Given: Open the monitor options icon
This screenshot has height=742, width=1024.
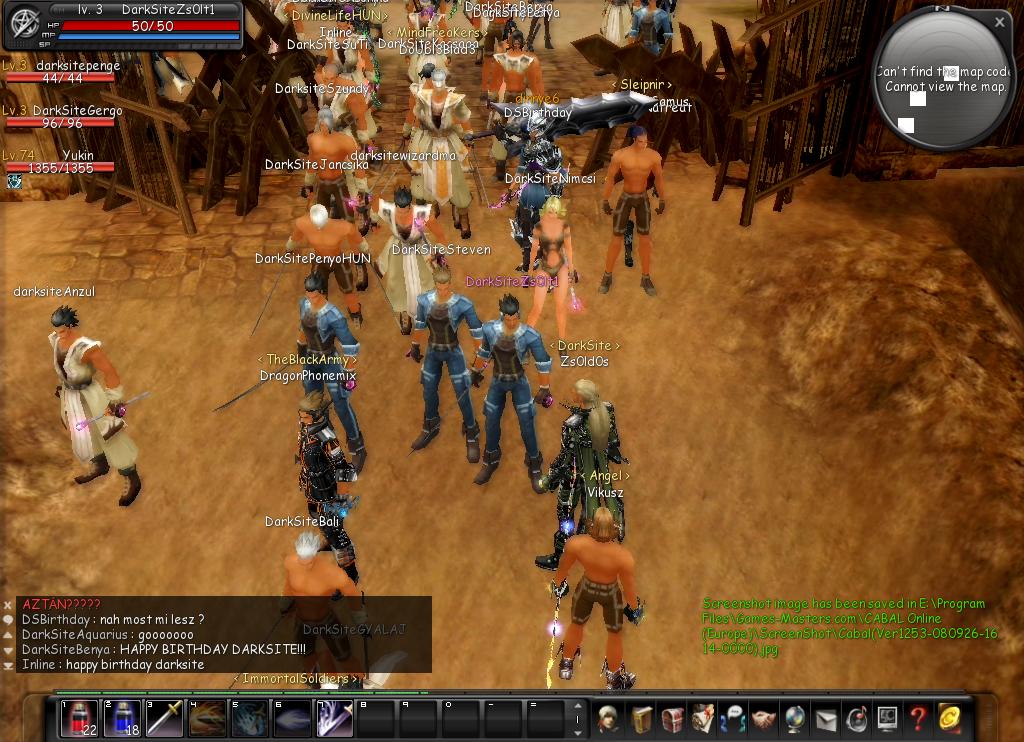Looking at the screenshot, I should 887,718.
